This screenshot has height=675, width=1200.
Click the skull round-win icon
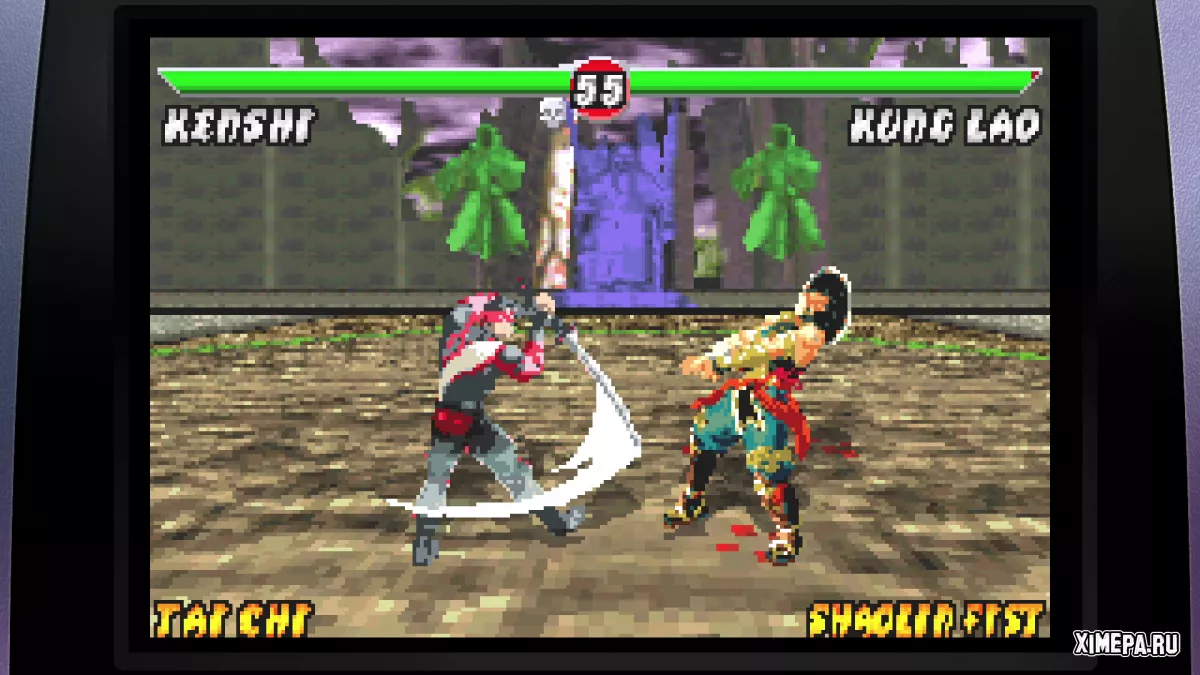tap(553, 111)
